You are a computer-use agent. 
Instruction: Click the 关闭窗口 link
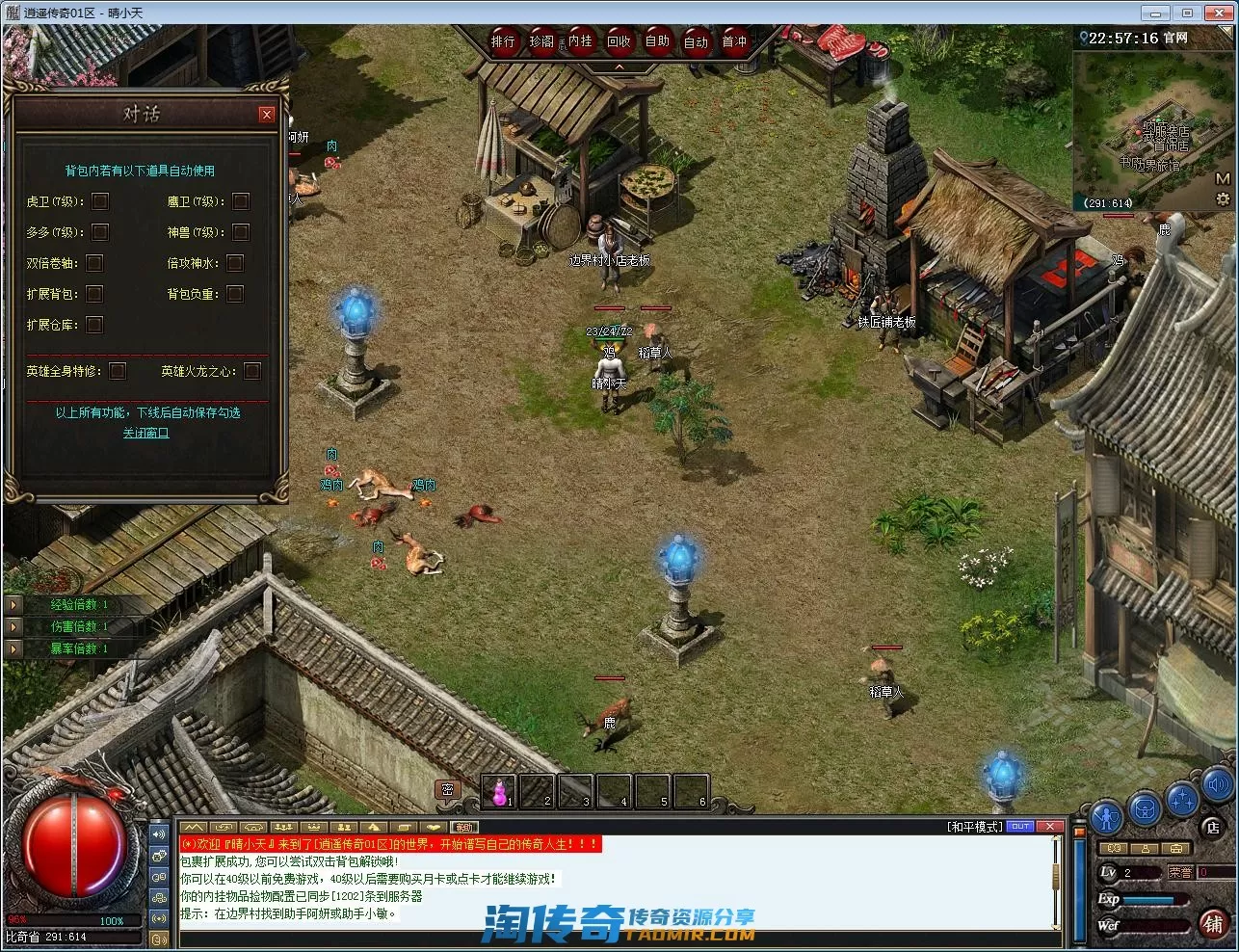coord(145,434)
